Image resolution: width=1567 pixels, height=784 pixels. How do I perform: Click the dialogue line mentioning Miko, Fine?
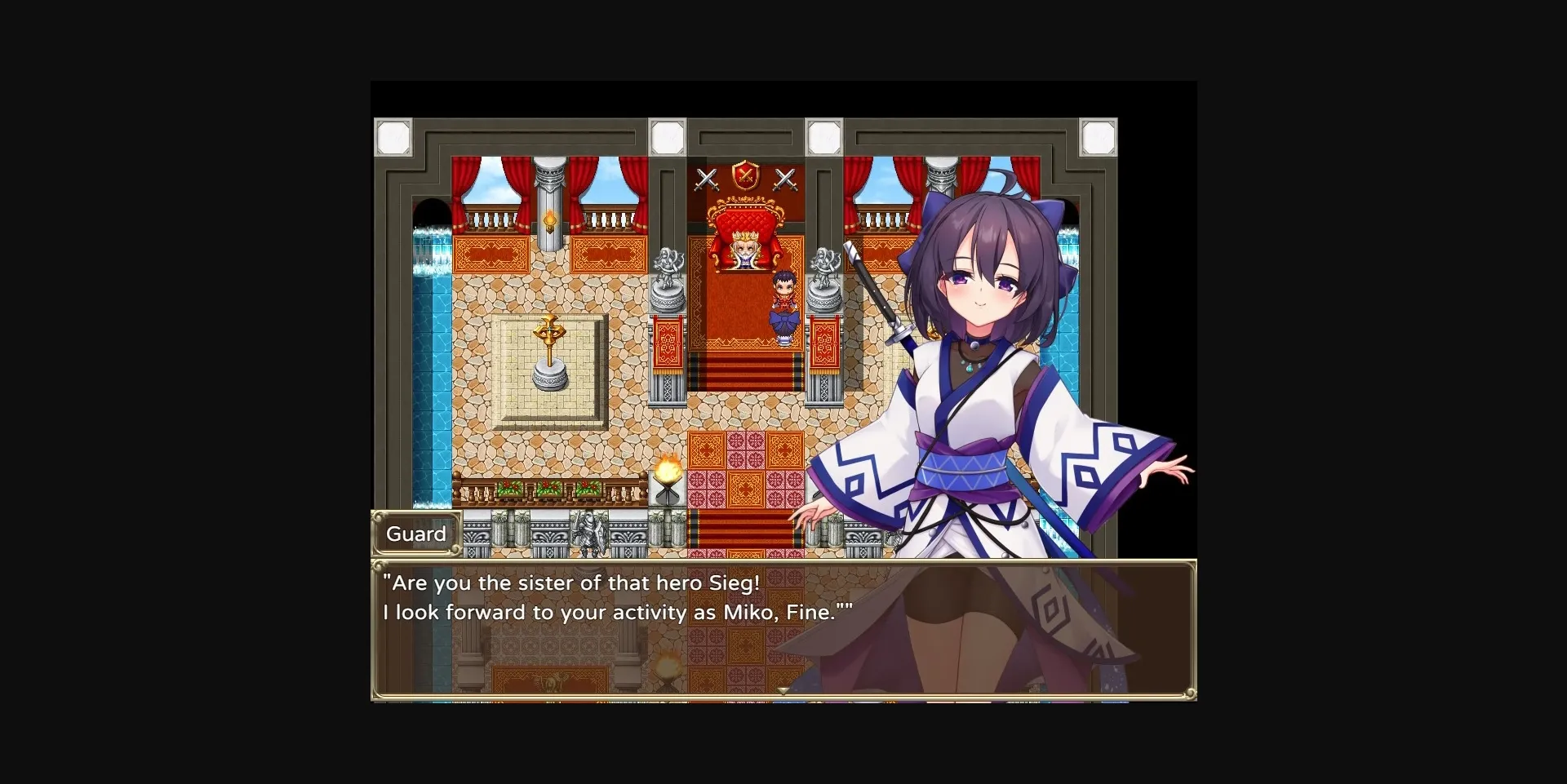tap(616, 612)
